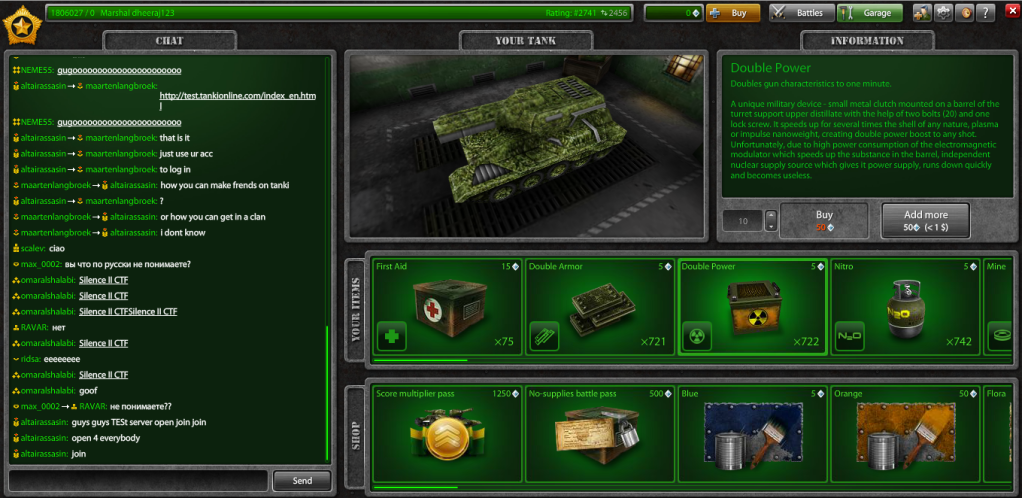Switch to the Garage view
Viewport: 1022px width, 498px height.
869,13
